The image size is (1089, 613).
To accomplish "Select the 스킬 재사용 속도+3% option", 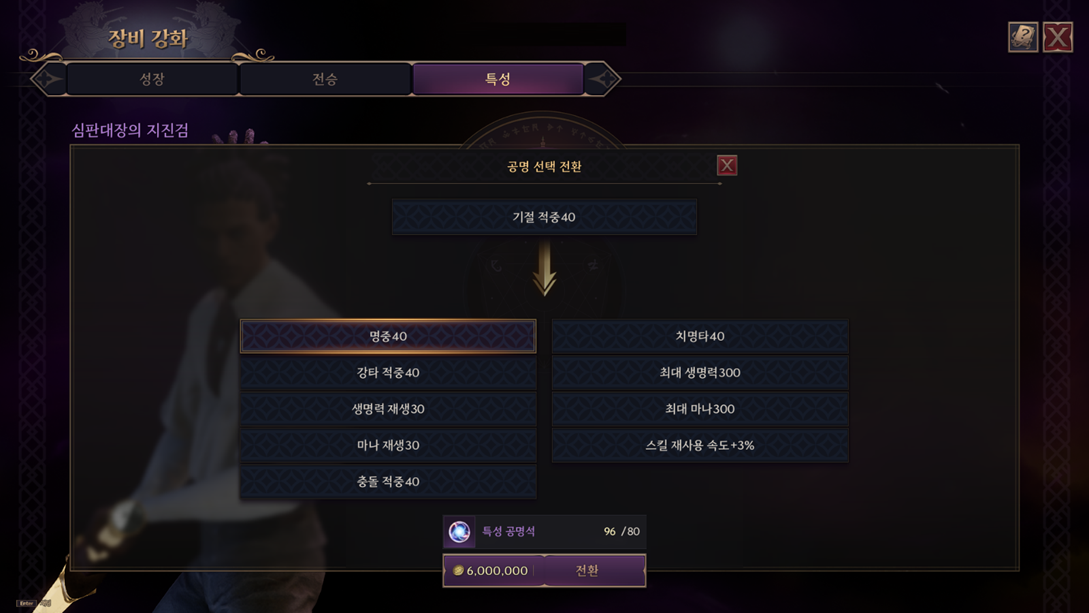I will (700, 445).
